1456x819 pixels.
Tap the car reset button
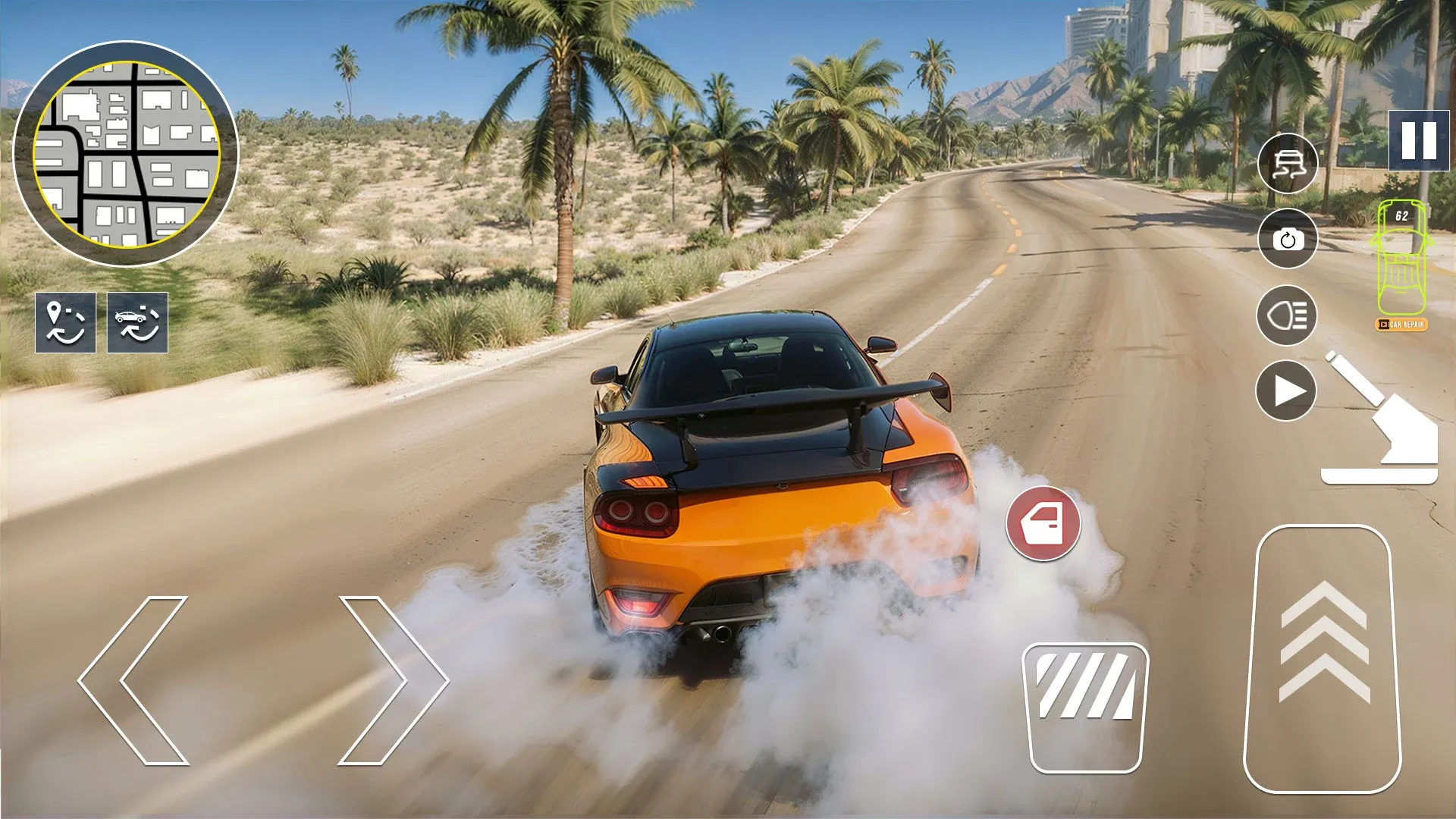click(137, 322)
